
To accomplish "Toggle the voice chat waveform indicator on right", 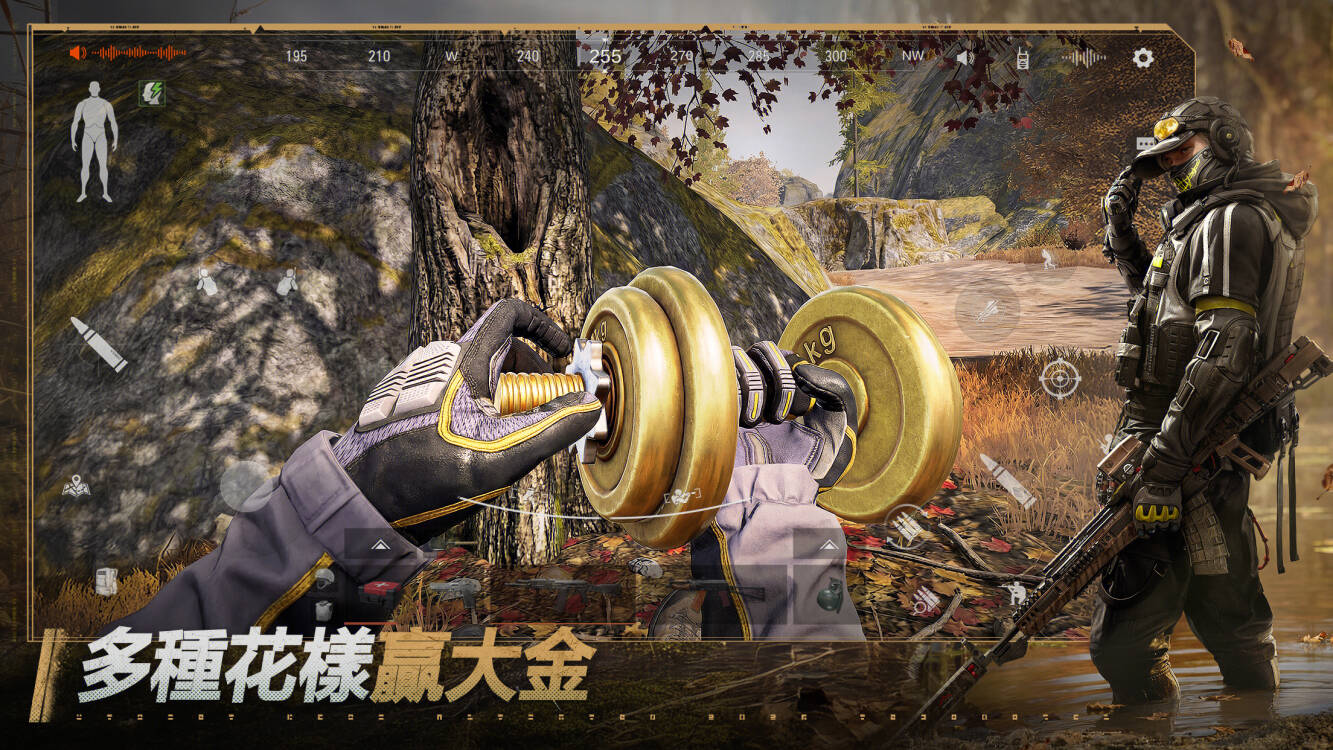I will [x=1085, y=57].
